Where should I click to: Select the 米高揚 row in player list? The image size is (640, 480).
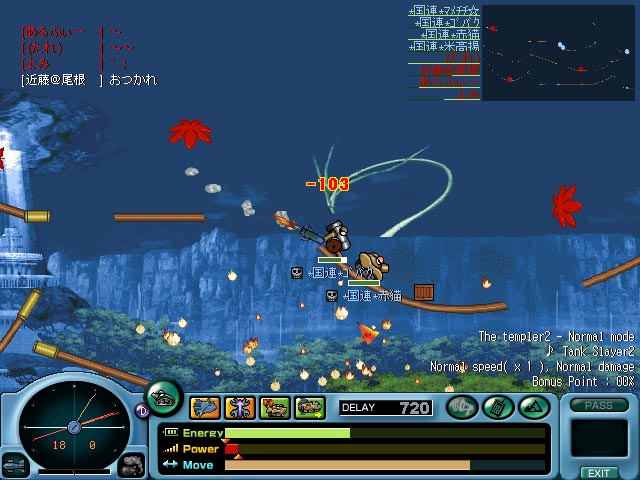444,46
